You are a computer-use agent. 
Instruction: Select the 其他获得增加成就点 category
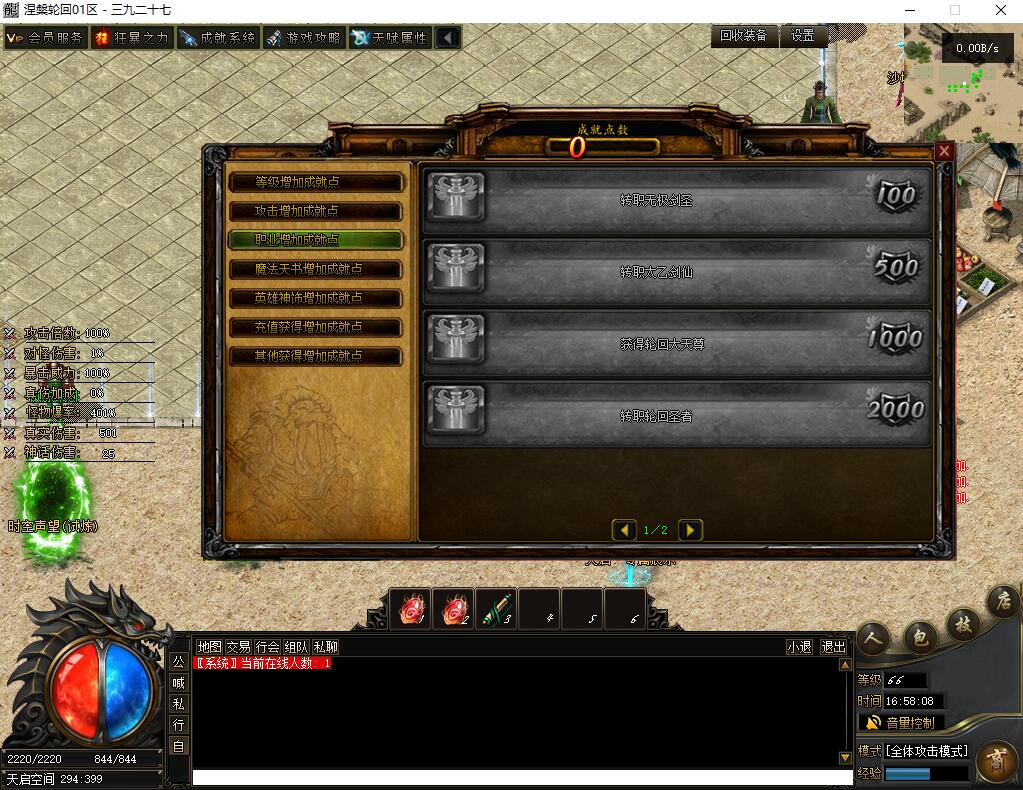315,356
